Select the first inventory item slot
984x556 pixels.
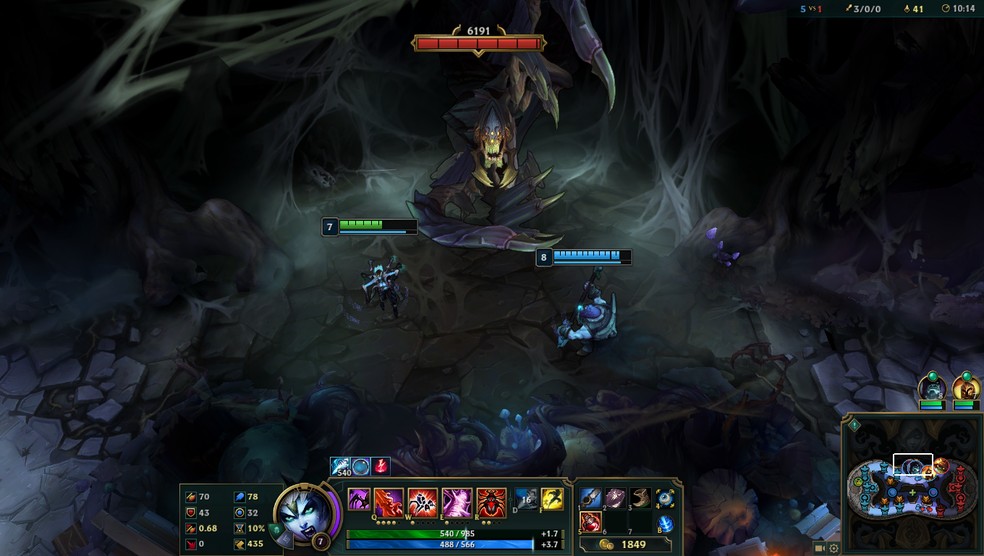click(591, 497)
